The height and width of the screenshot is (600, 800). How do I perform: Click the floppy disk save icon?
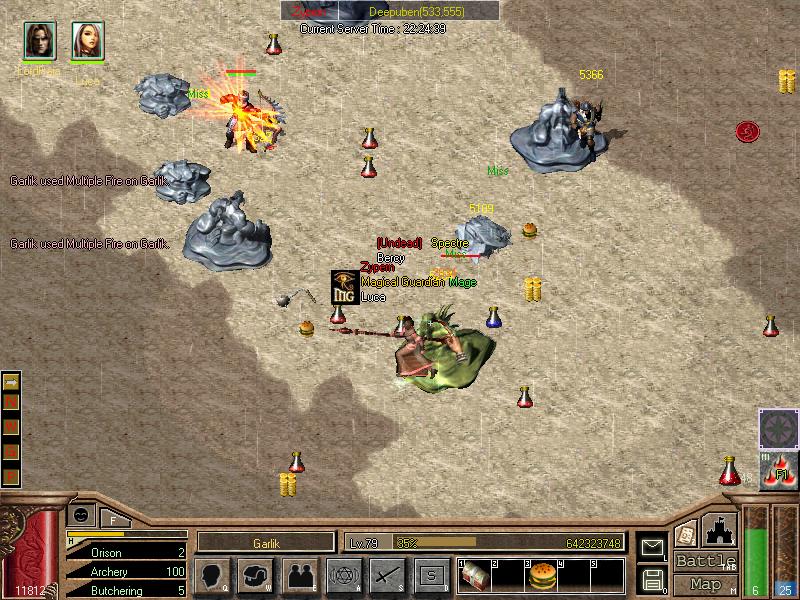coord(651,578)
